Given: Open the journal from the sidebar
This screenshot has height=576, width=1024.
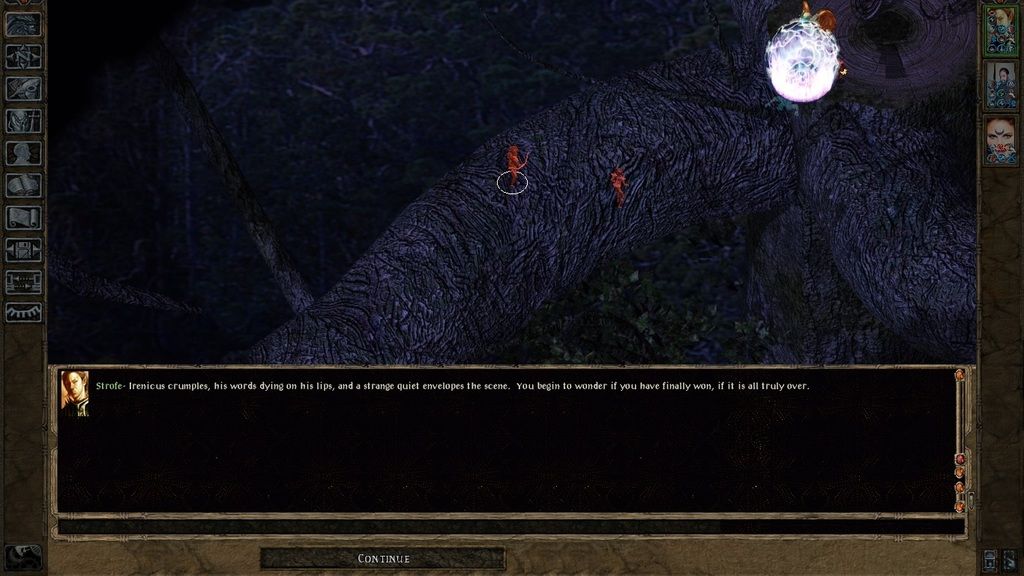Looking at the screenshot, I should (23, 89).
